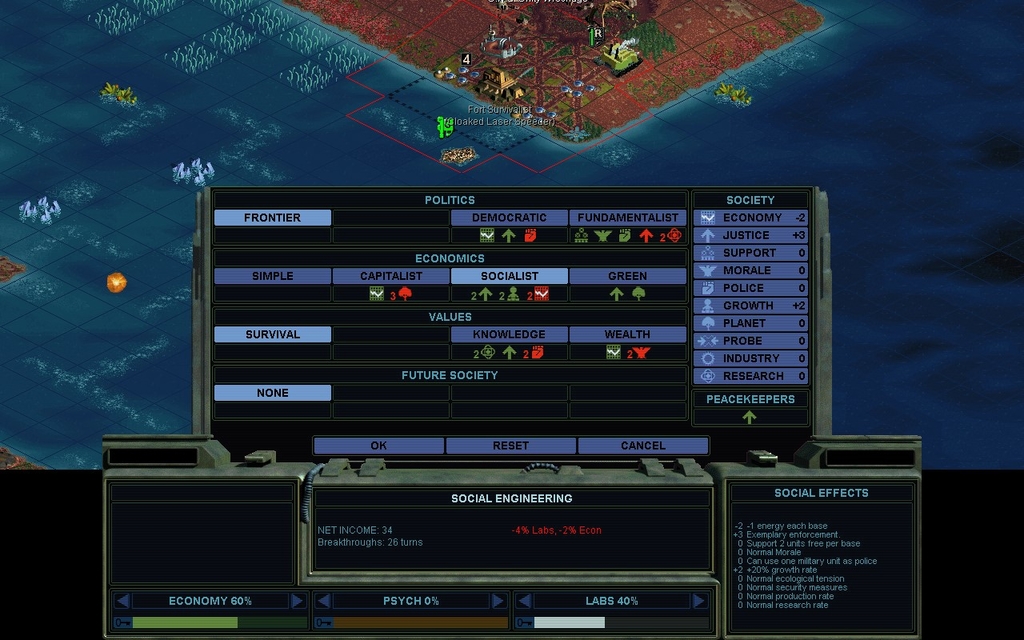This screenshot has height=640, width=1024.
Task: Select Frontier politics
Action: 272,217
